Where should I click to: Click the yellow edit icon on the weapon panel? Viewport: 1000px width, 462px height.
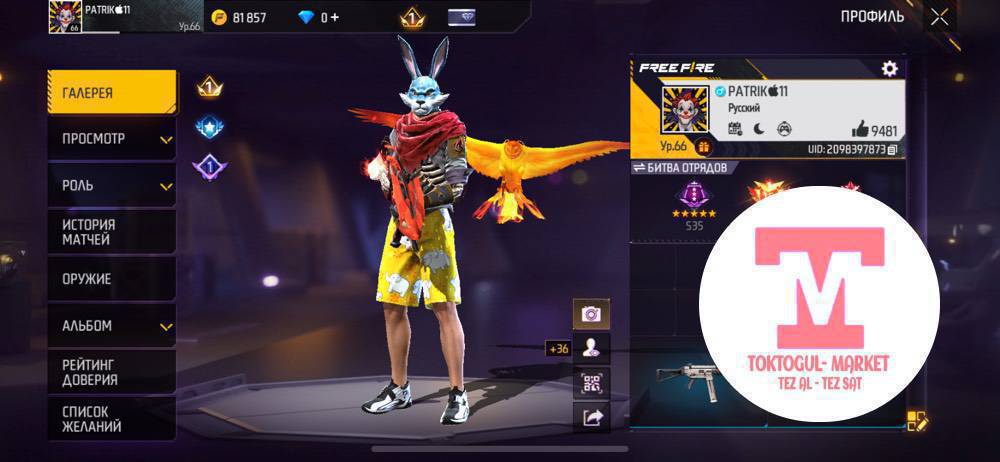(915, 421)
